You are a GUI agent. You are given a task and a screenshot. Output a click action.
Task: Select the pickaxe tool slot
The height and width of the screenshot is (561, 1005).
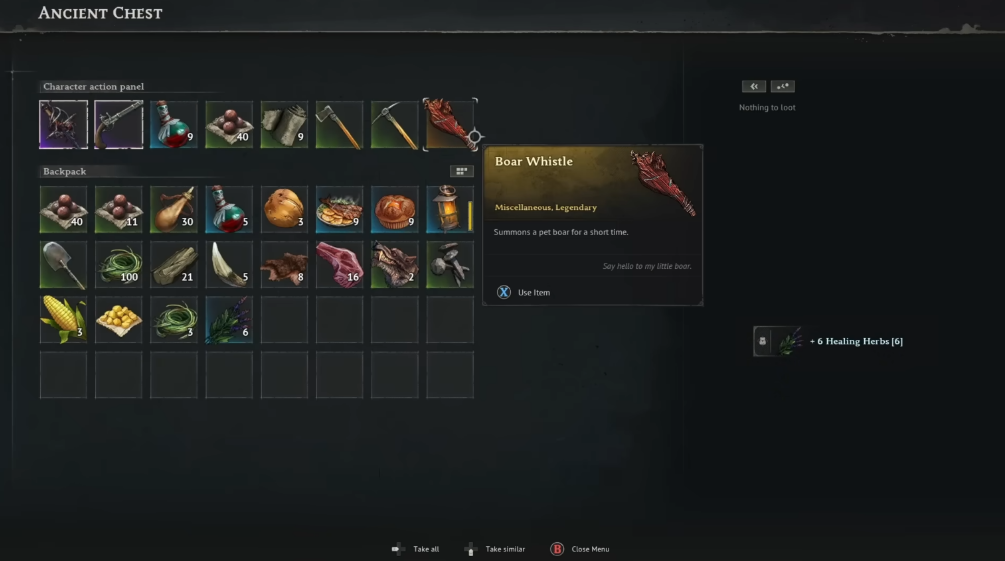click(394, 124)
